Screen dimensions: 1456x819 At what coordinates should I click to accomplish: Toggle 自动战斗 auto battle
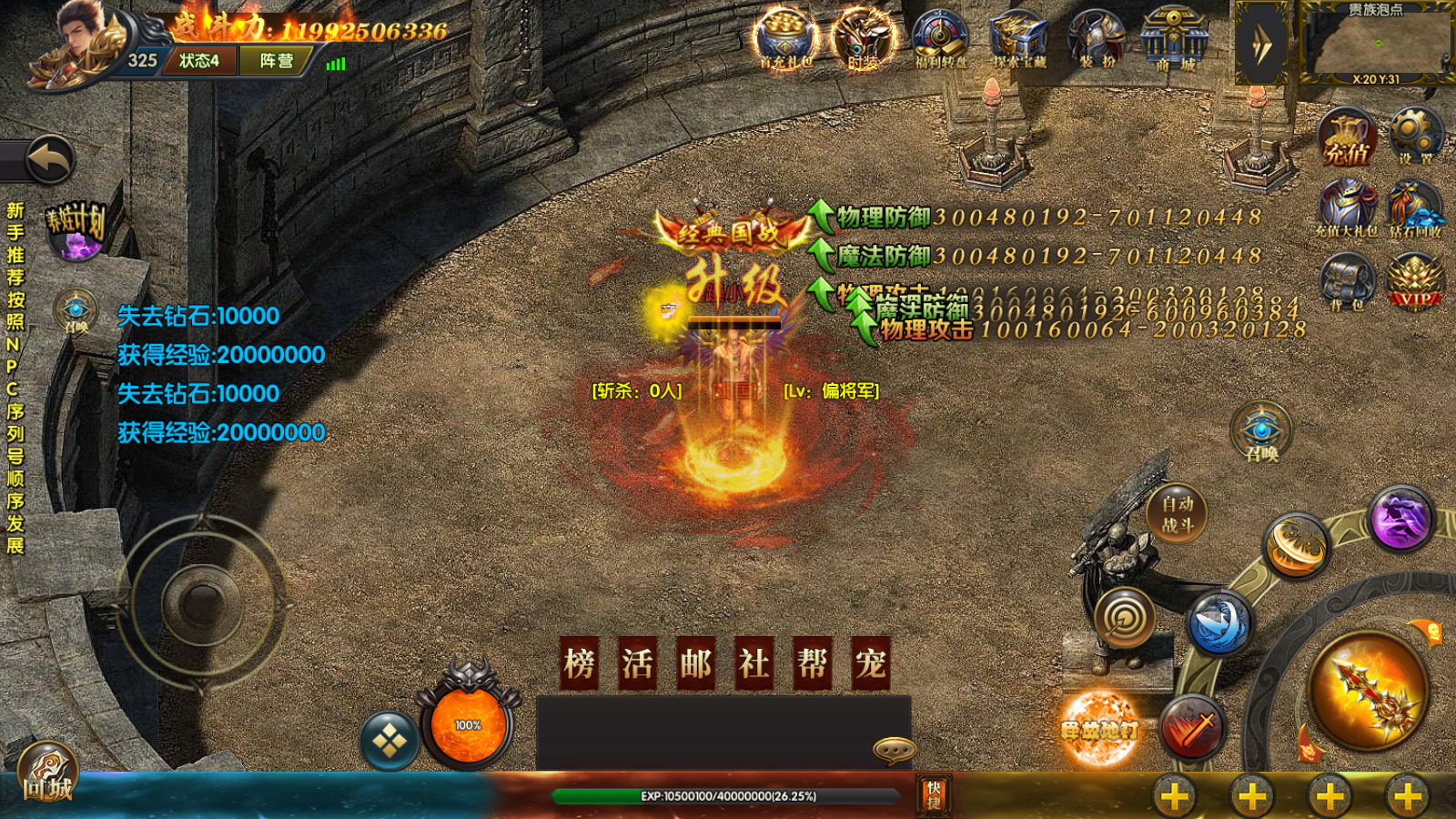point(1177,514)
